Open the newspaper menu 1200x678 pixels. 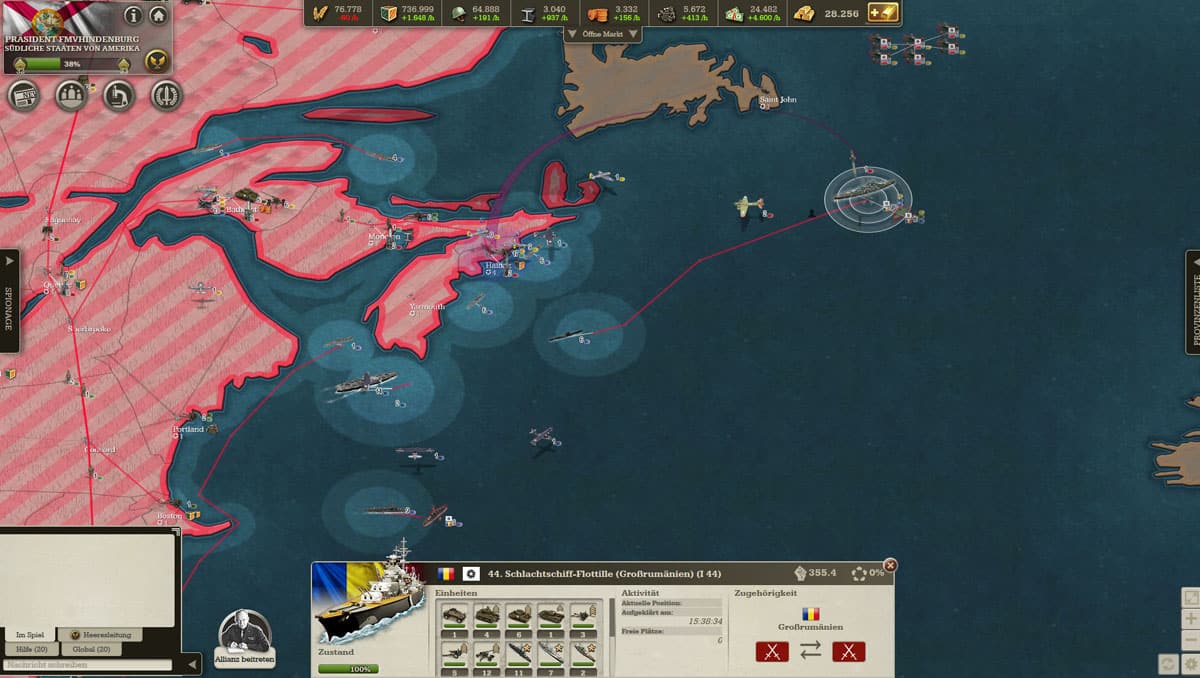click(23, 96)
